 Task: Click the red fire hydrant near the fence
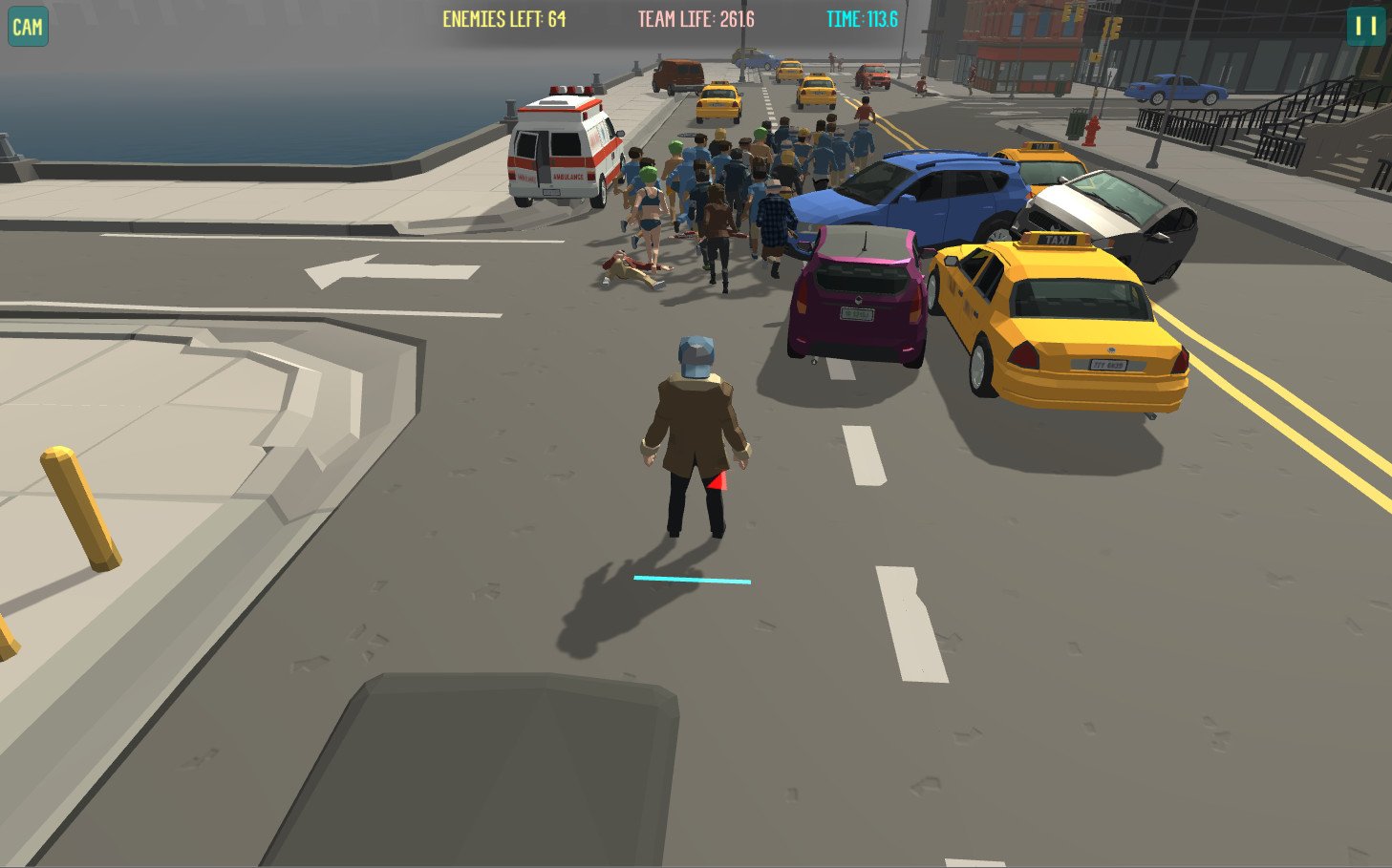click(x=1090, y=129)
